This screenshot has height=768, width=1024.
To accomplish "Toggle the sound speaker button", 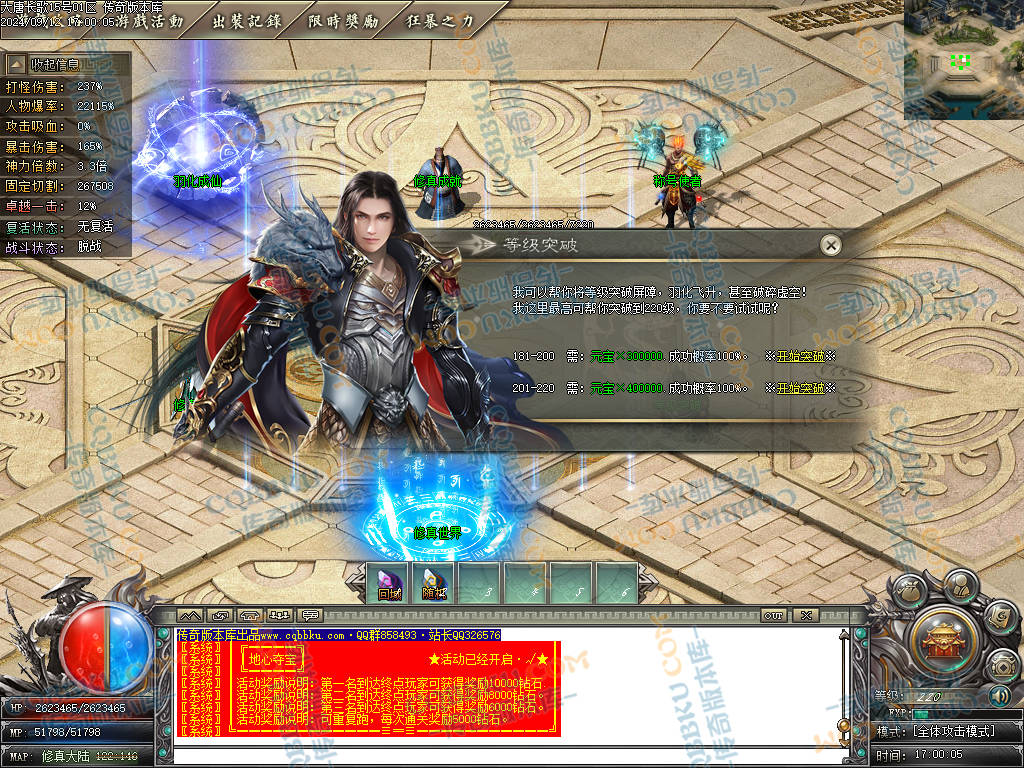I will [x=998, y=696].
